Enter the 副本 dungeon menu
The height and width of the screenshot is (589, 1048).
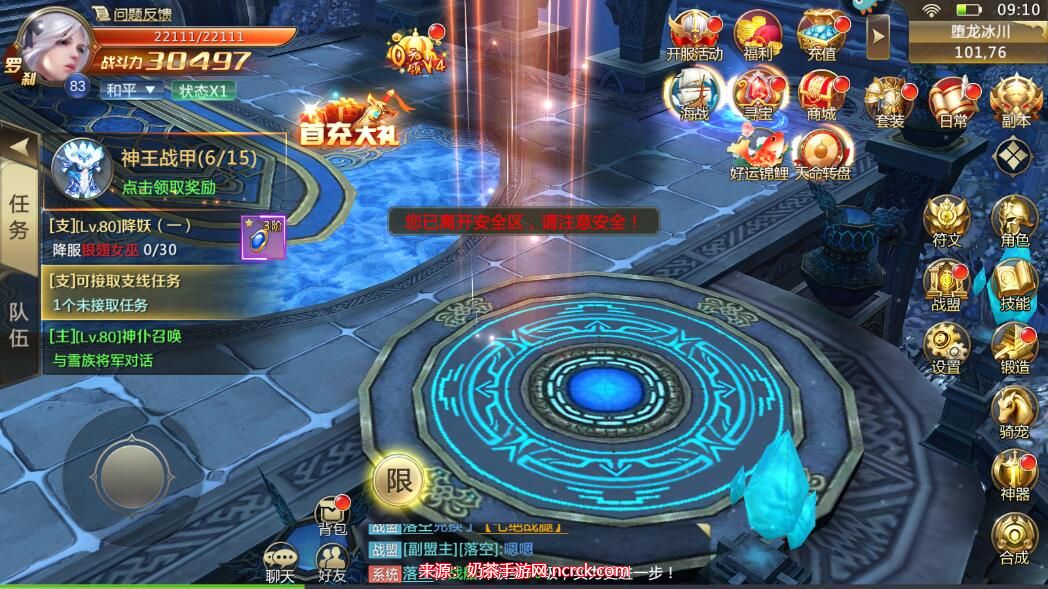point(1015,102)
